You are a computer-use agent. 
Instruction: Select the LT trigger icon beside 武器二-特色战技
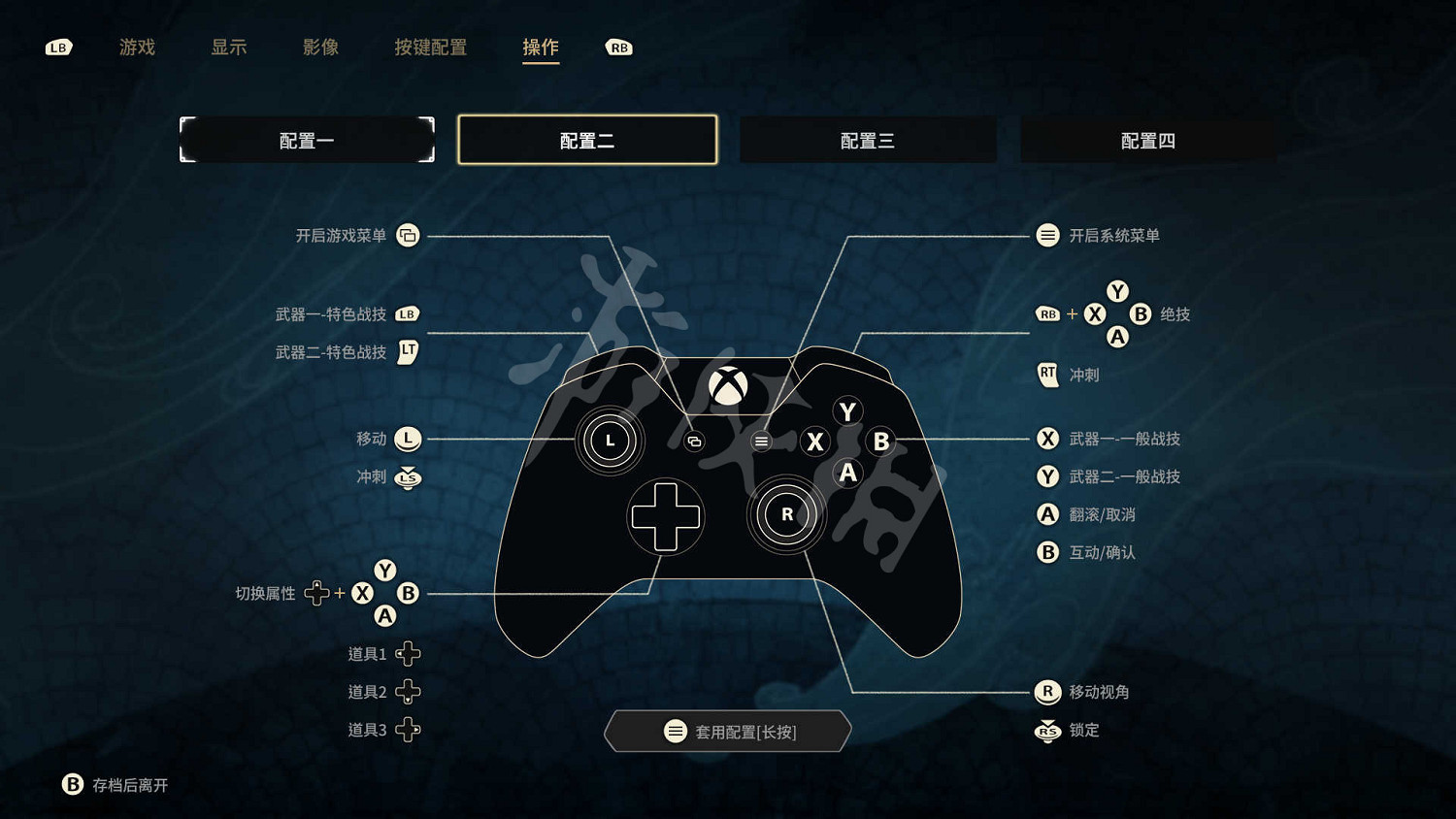408,352
